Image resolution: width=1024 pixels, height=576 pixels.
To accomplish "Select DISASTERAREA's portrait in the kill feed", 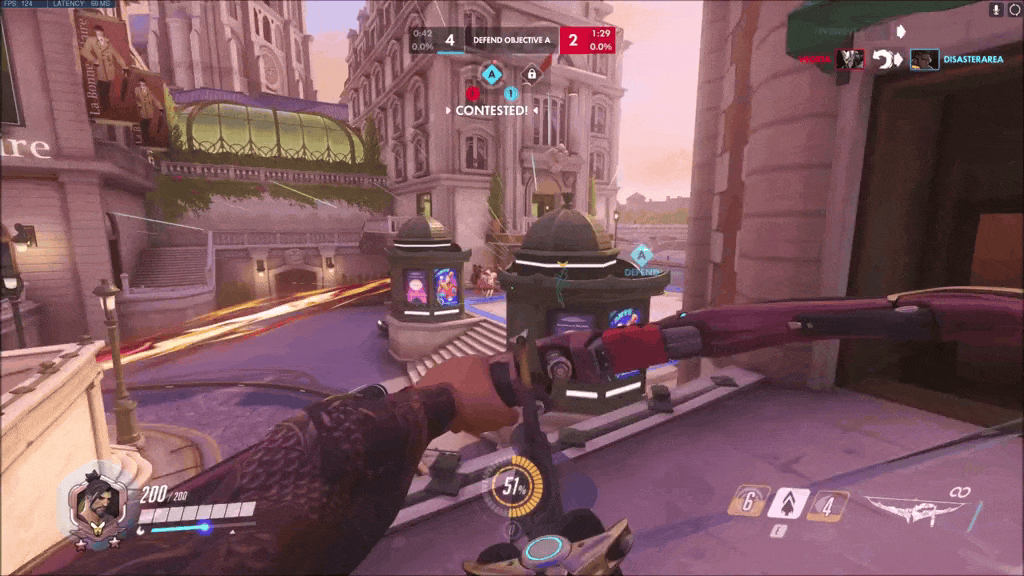I will point(923,60).
